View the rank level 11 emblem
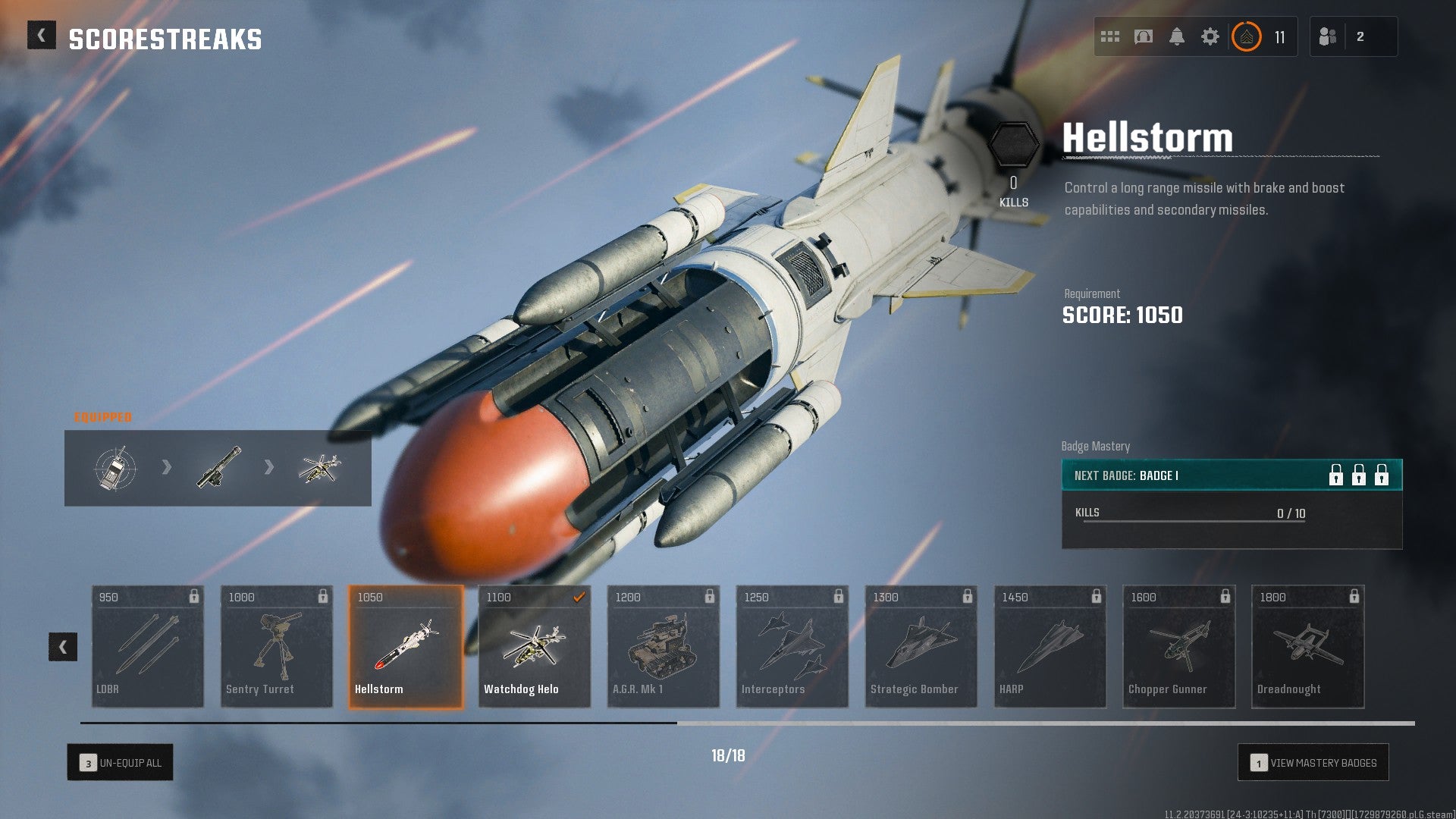 pos(1247,36)
